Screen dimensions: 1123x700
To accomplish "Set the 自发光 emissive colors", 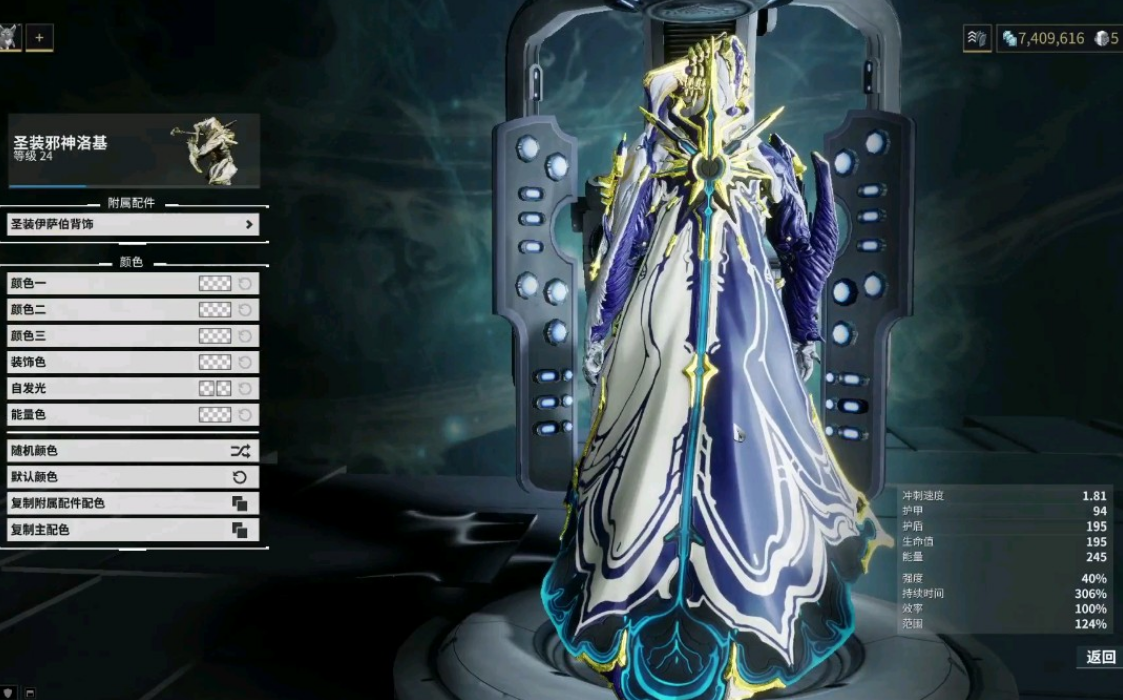I will click(x=214, y=388).
